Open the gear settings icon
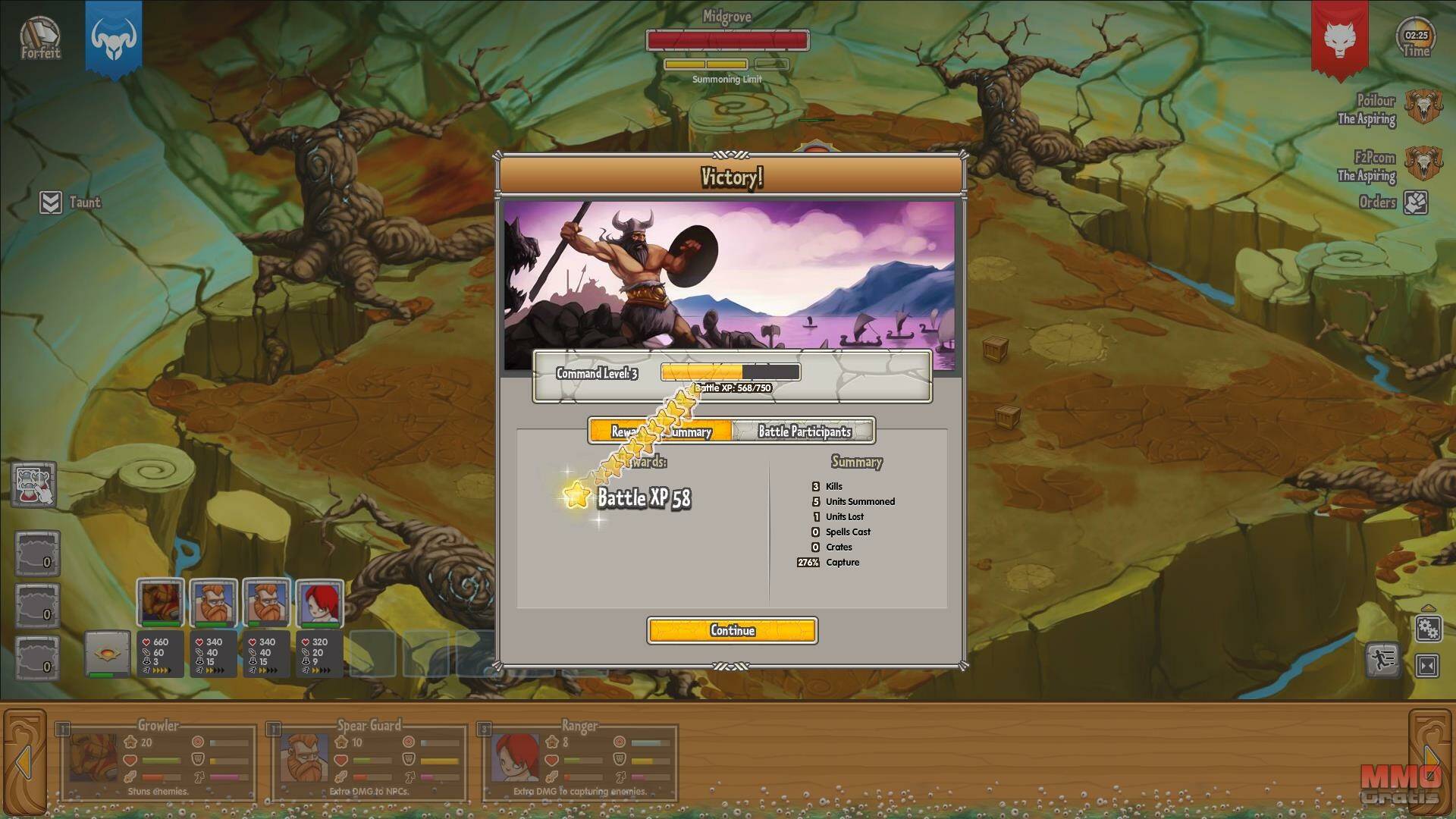Screen dimensions: 1456x819 point(1428,629)
